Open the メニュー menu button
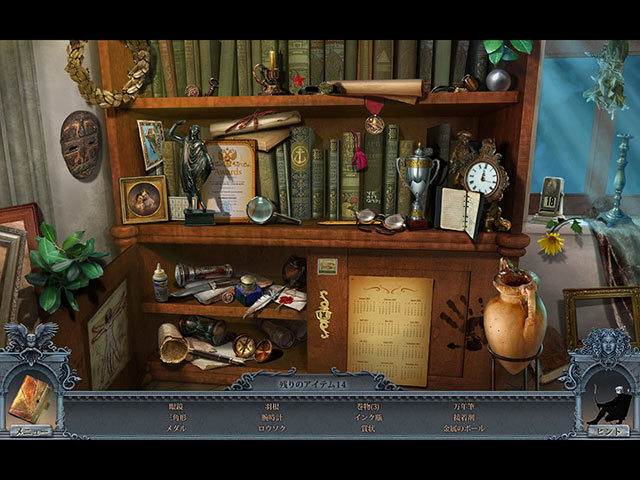 pos(31,430)
